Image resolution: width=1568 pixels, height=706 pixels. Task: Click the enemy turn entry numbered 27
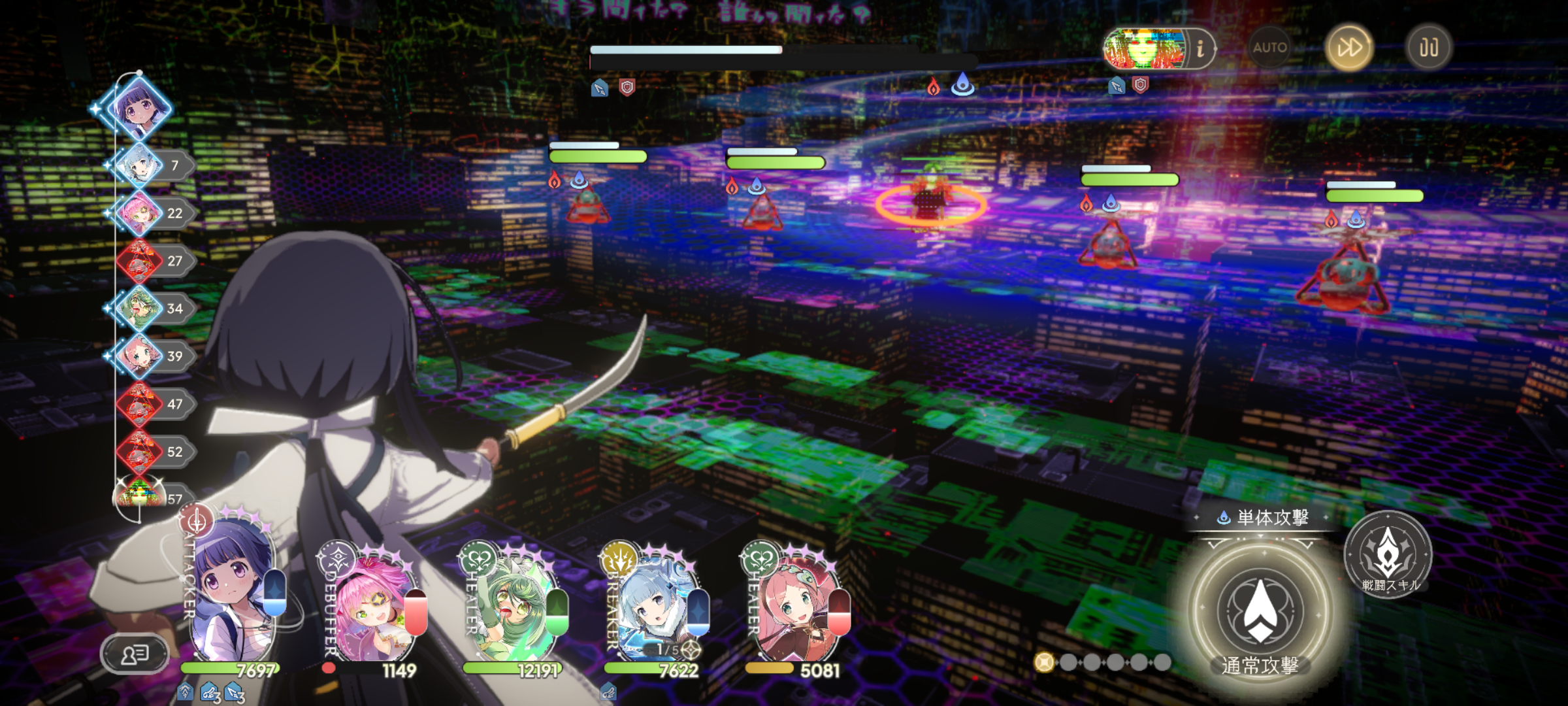pos(140,261)
